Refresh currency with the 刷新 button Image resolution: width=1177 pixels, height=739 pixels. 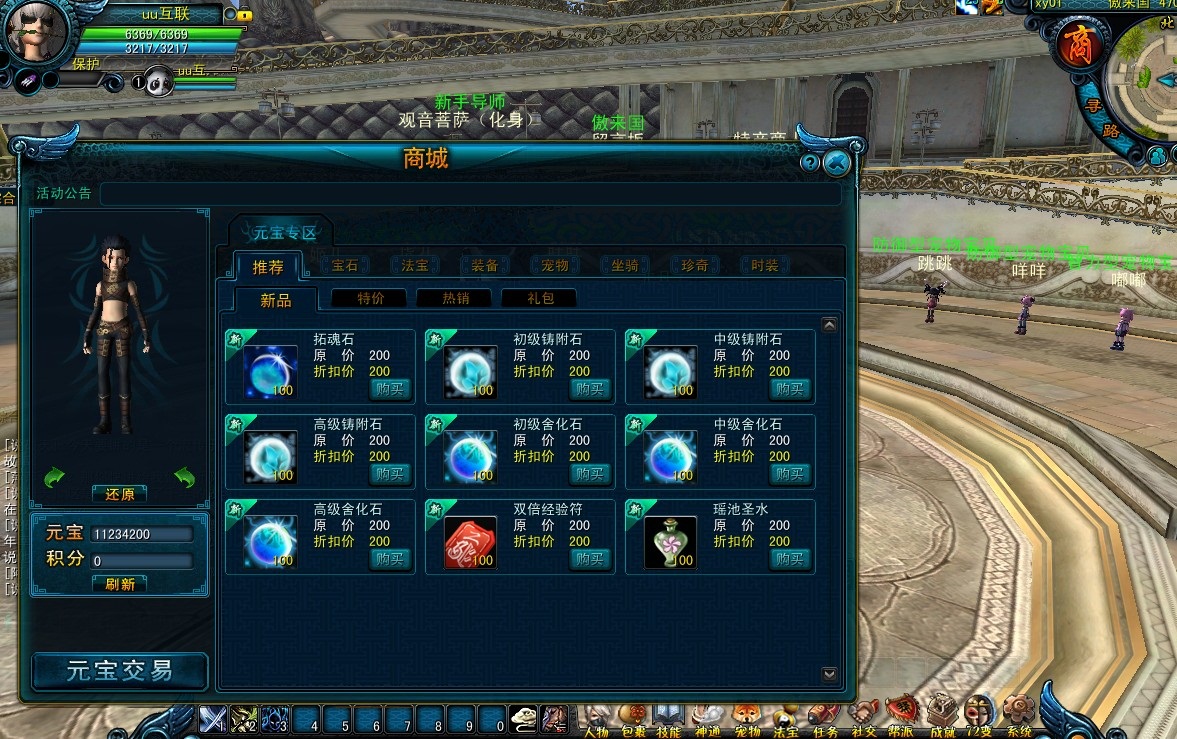pyautogui.click(x=120, y=584)
